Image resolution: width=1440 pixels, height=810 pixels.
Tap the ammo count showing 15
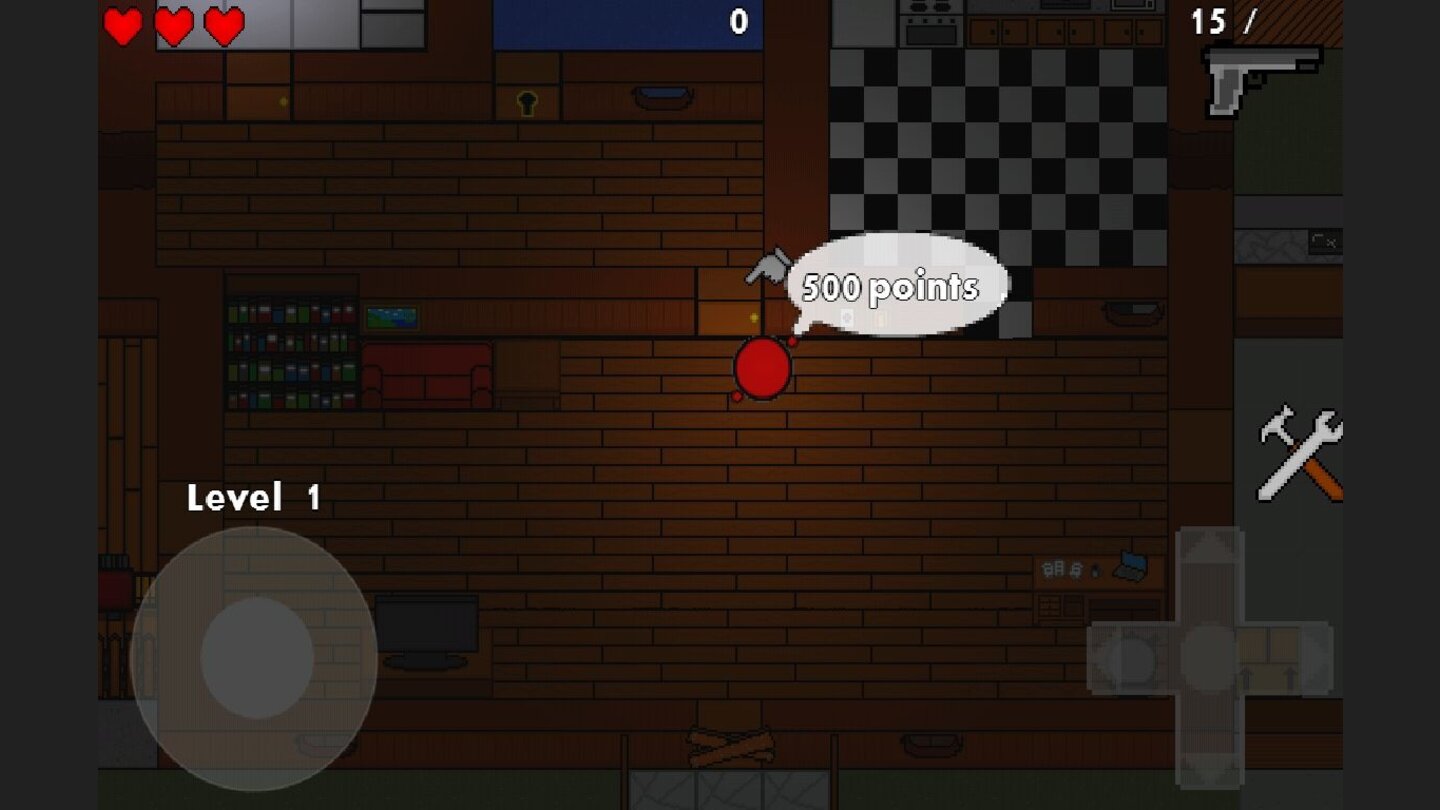[x=1210, y=20]
